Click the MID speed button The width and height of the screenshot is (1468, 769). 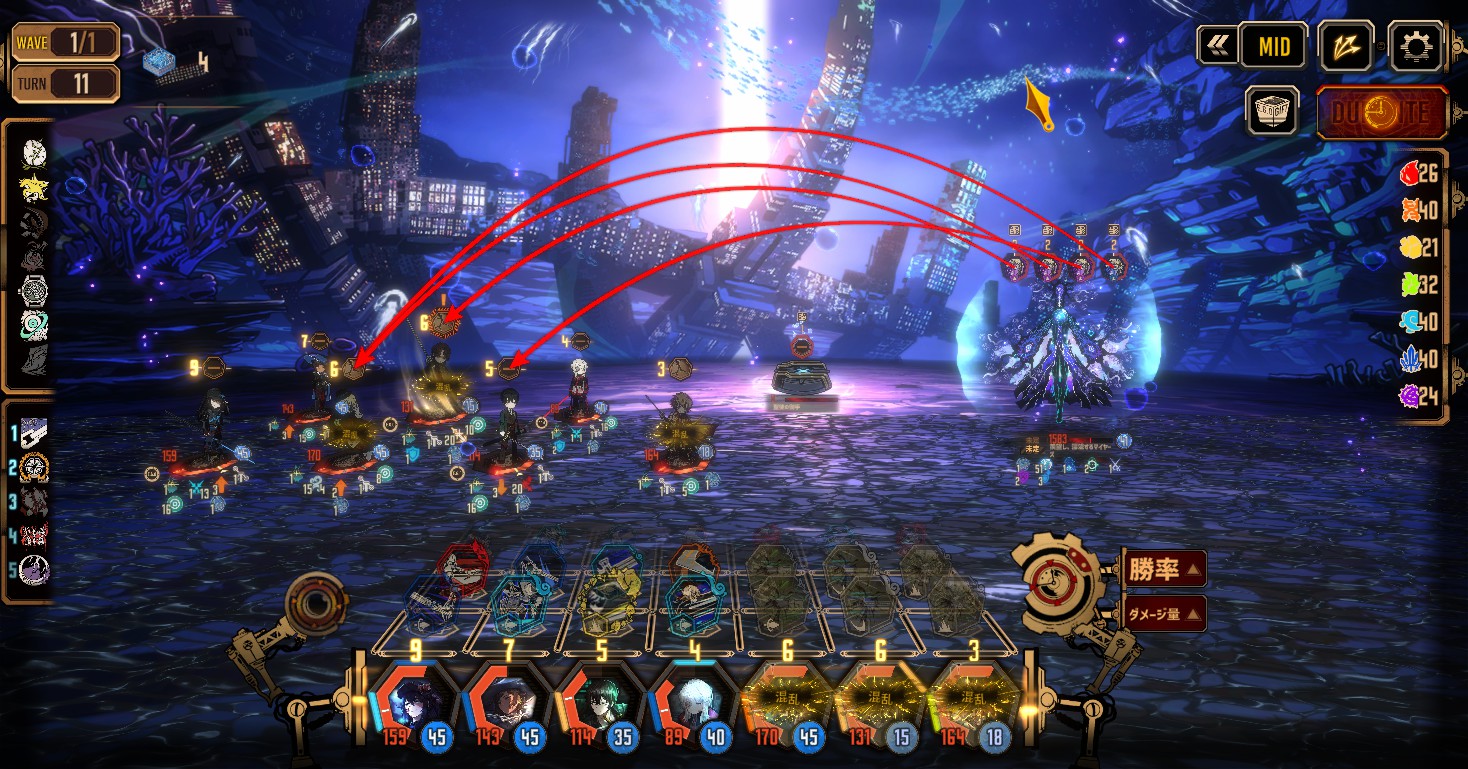[x=1274, y=46]
